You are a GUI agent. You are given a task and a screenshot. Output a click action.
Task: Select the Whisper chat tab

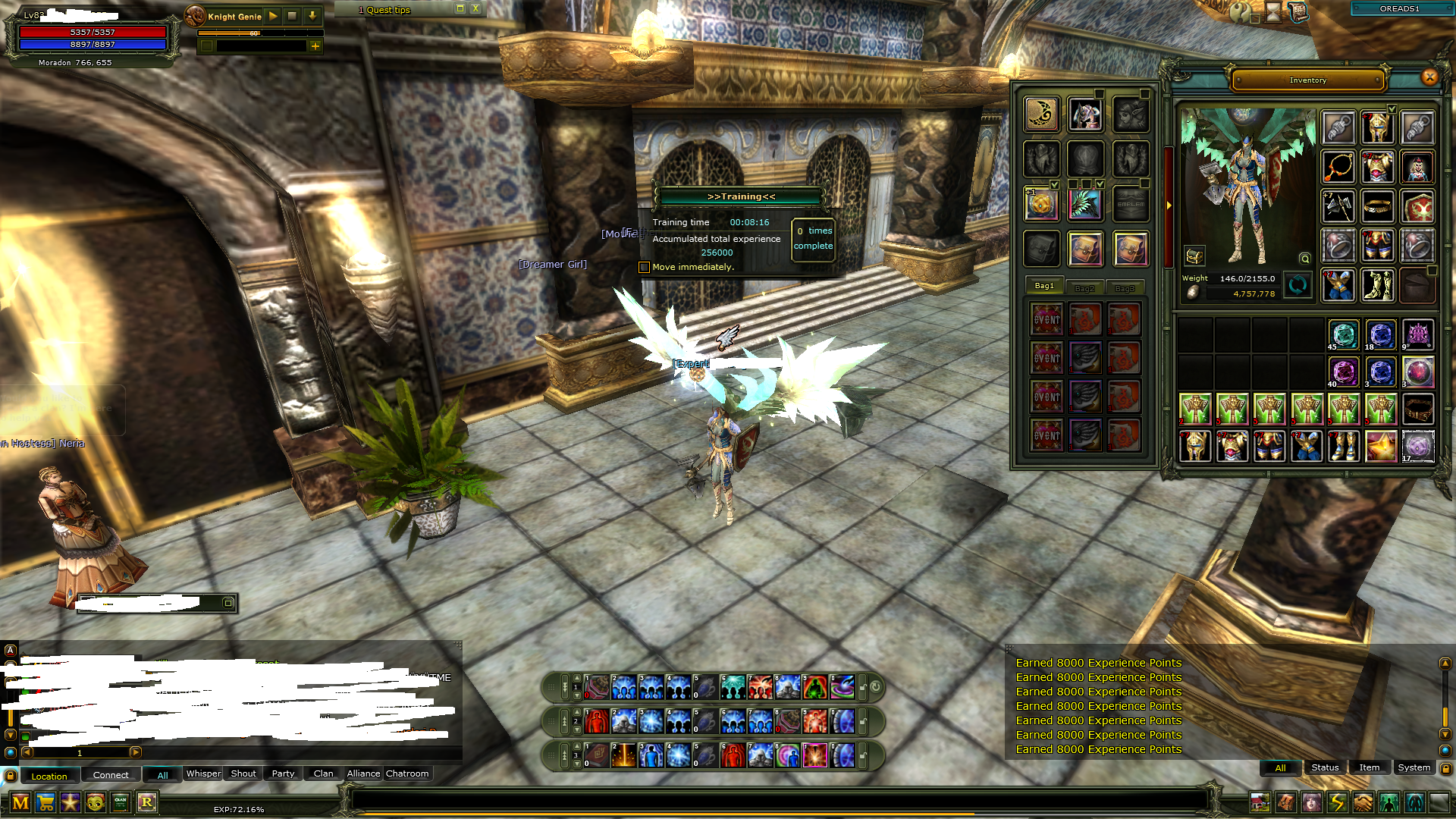203,773
